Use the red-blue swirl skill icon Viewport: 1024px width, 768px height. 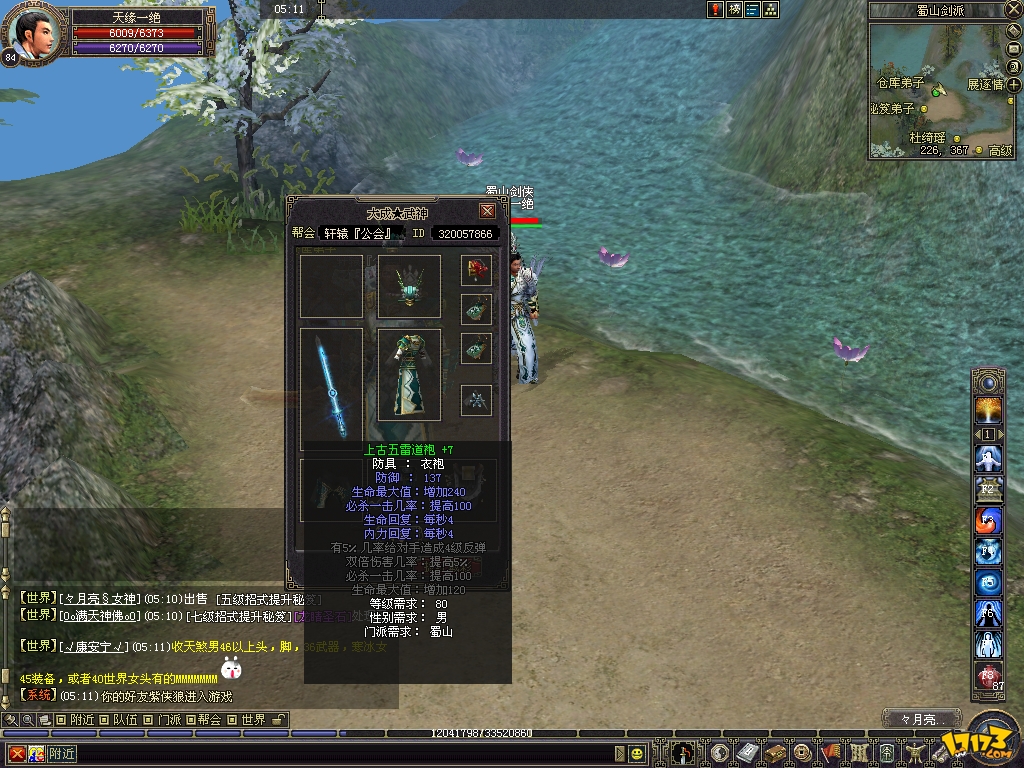989,521
